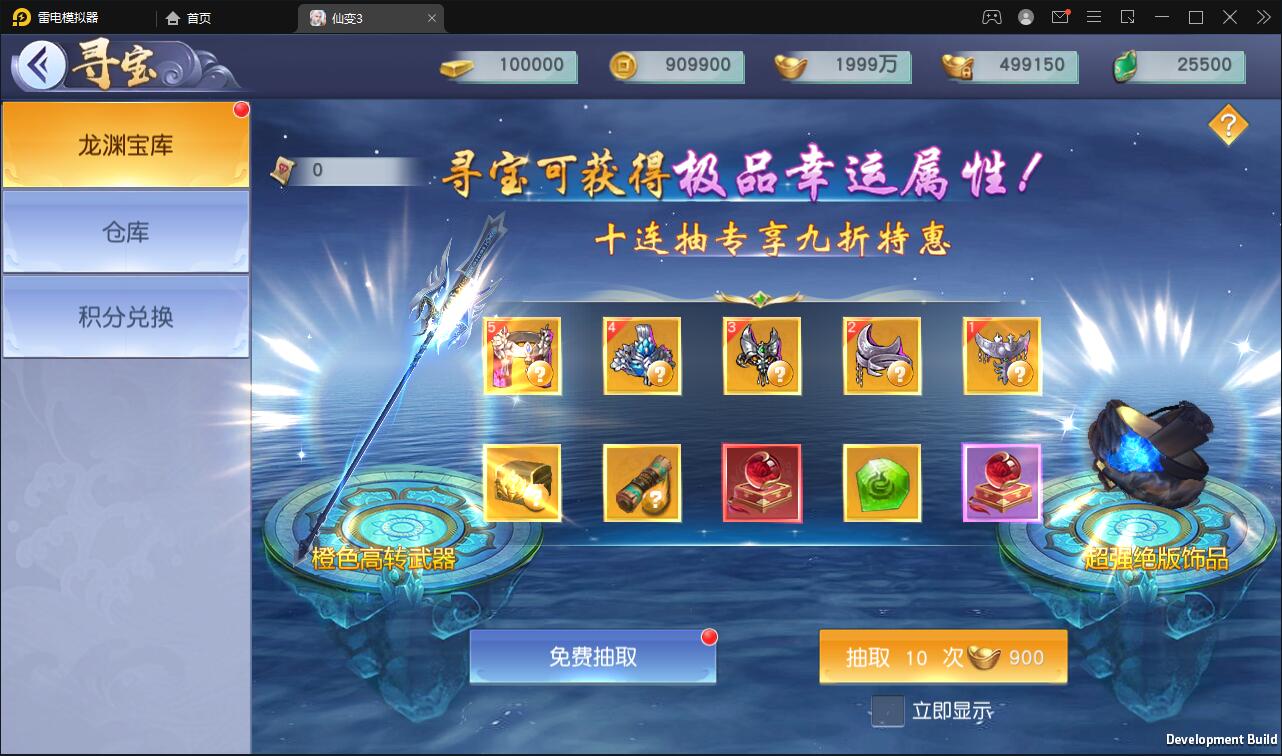Click the screenshot icon in the emulator toolbar
Viewport: 1282px width, 756px height.
[1128, 17]
